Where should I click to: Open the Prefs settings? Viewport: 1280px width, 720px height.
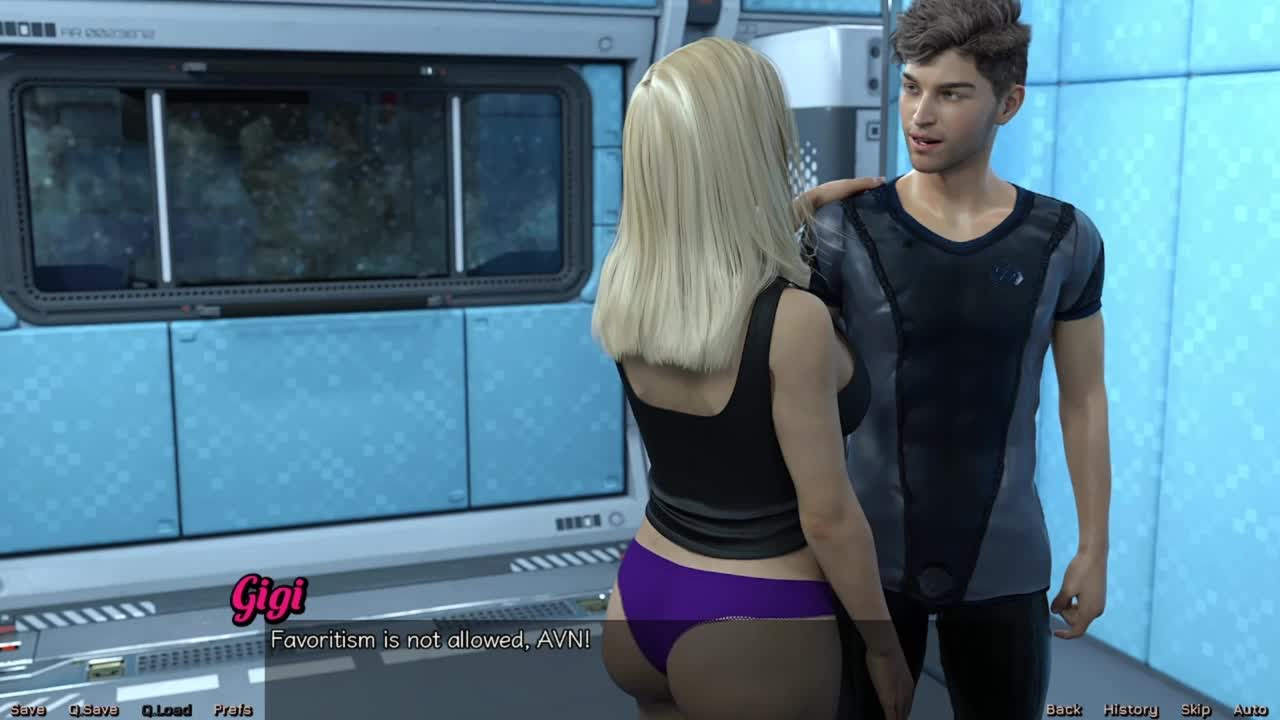[x=233, y=710]
